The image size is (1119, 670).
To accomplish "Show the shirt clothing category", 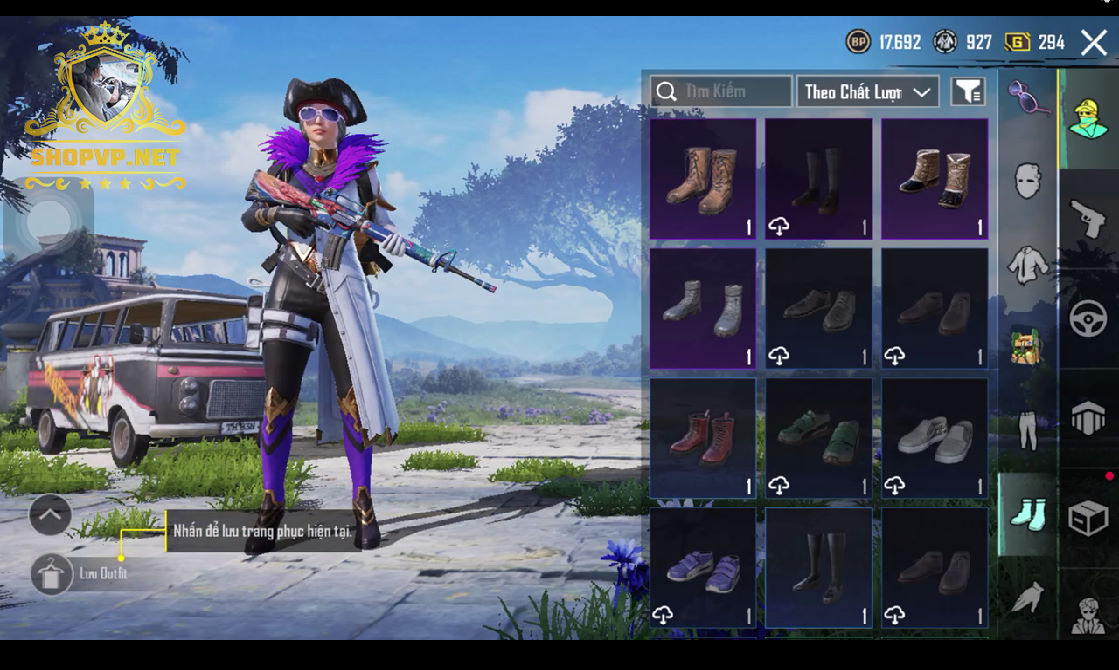I will coord(1027,265).
